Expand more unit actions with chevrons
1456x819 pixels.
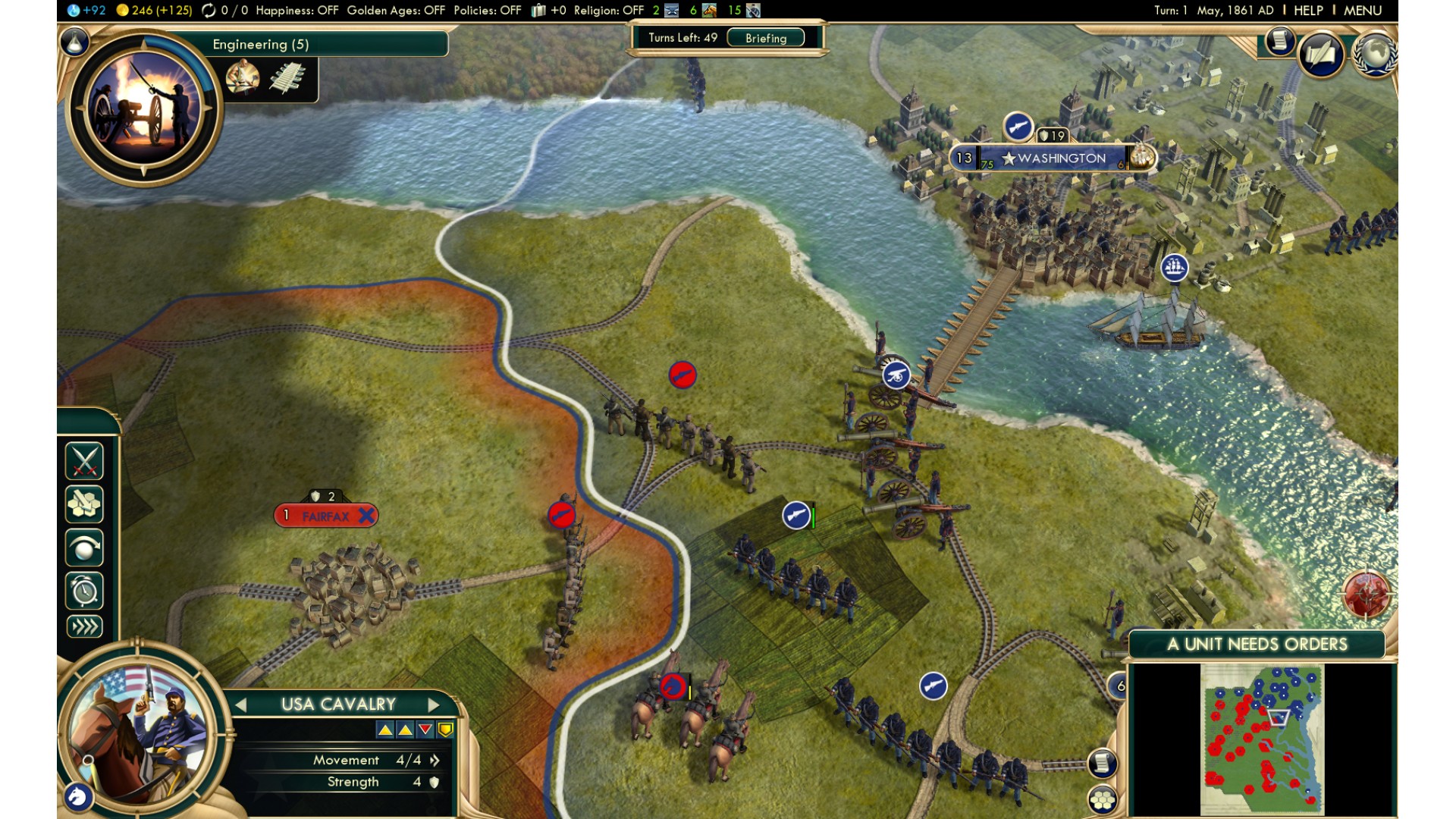click(84, 626)
